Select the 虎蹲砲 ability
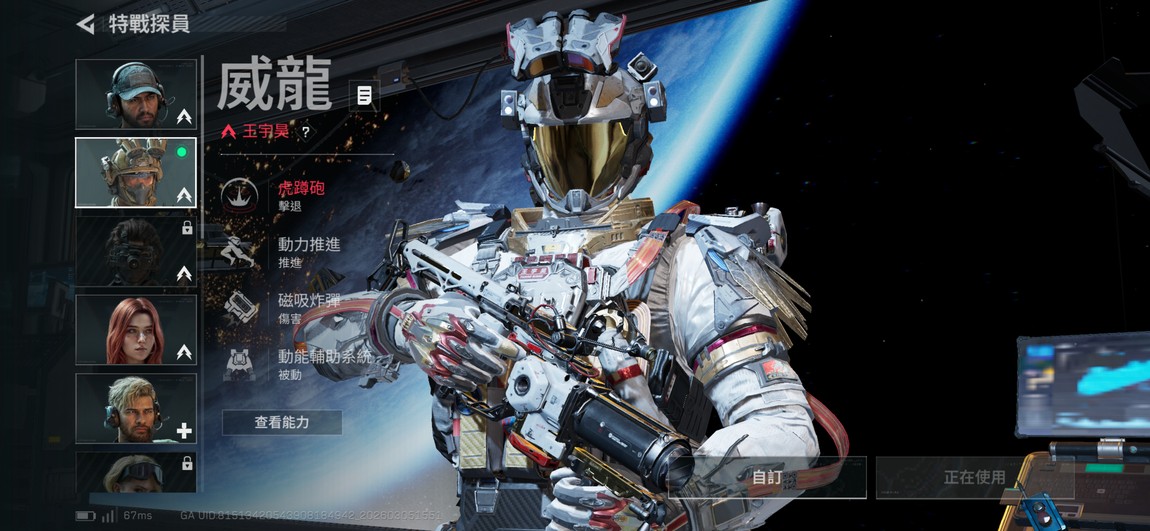This screenshot has width=1150, height=531. [300, 194]
